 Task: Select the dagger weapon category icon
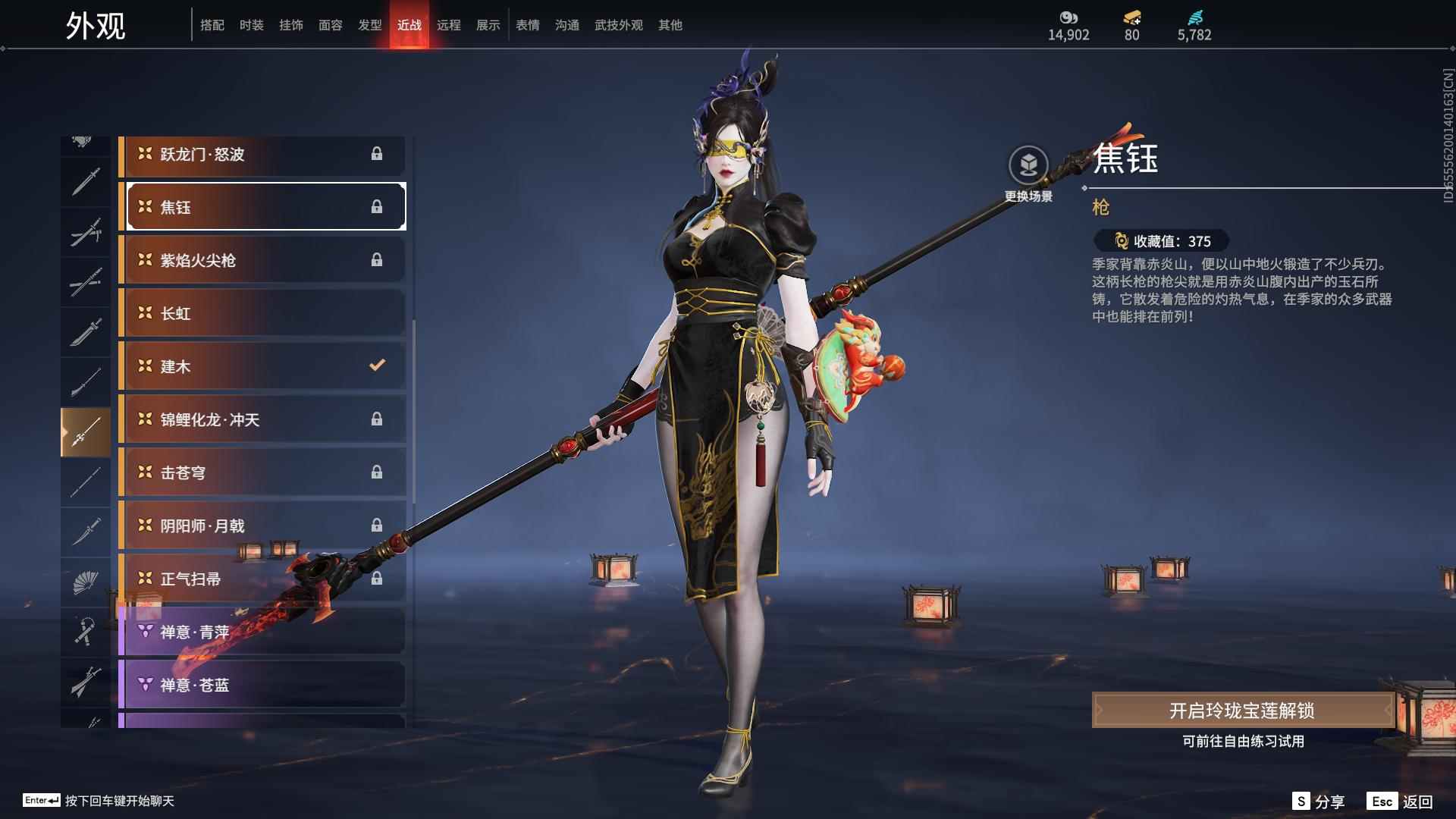point(86,531)
